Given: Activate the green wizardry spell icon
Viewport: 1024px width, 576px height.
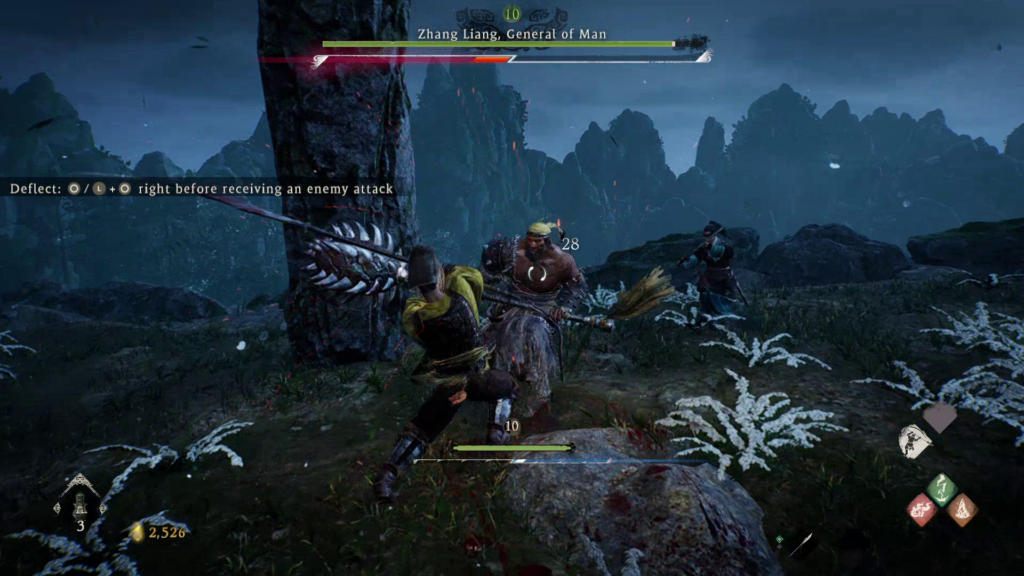Looking at the screenshot, I should 941,490.
